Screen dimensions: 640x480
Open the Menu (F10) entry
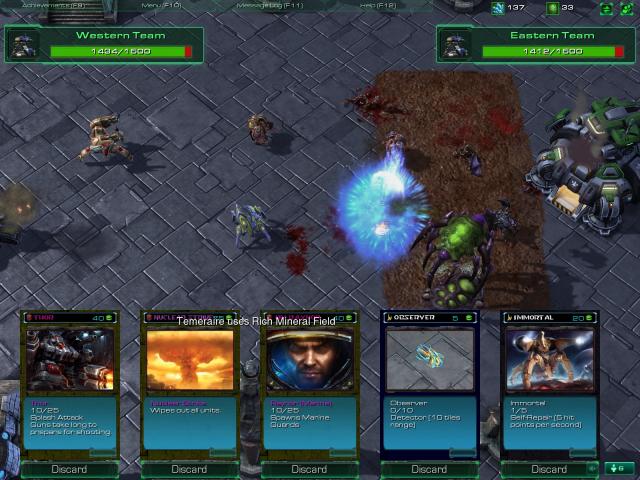[162, 5]
